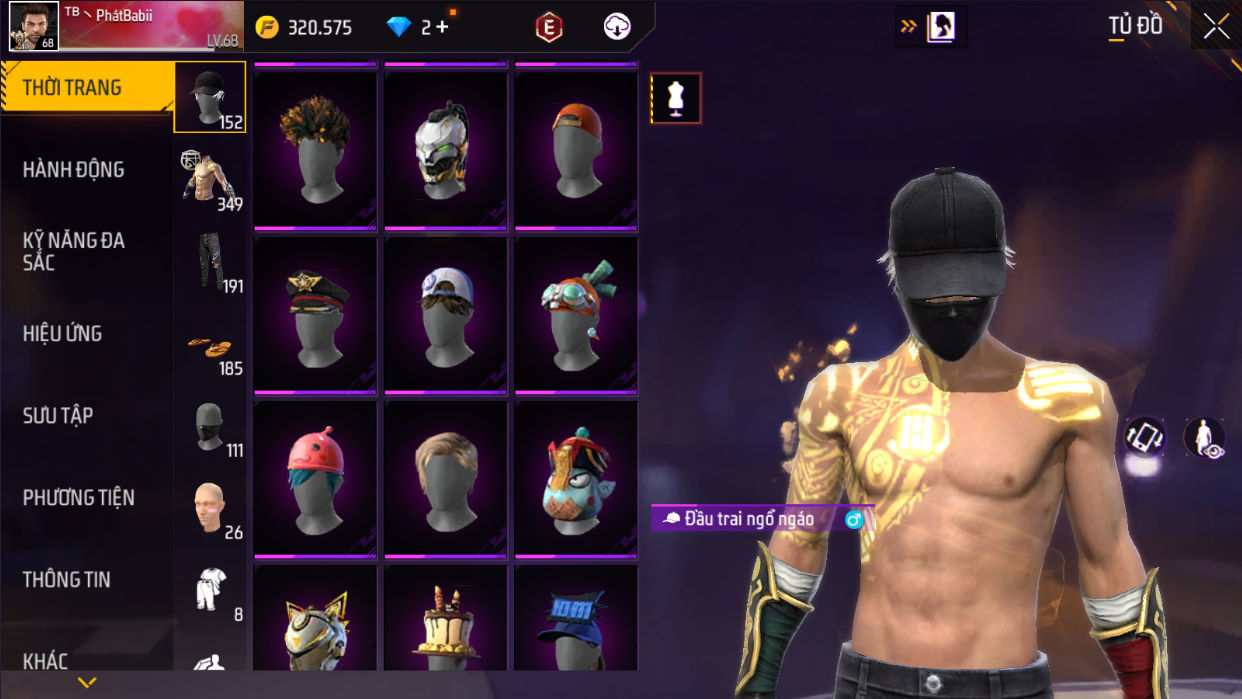Choose the orange curly afro hairstyle
The image size is (1242, 699).
315,150
